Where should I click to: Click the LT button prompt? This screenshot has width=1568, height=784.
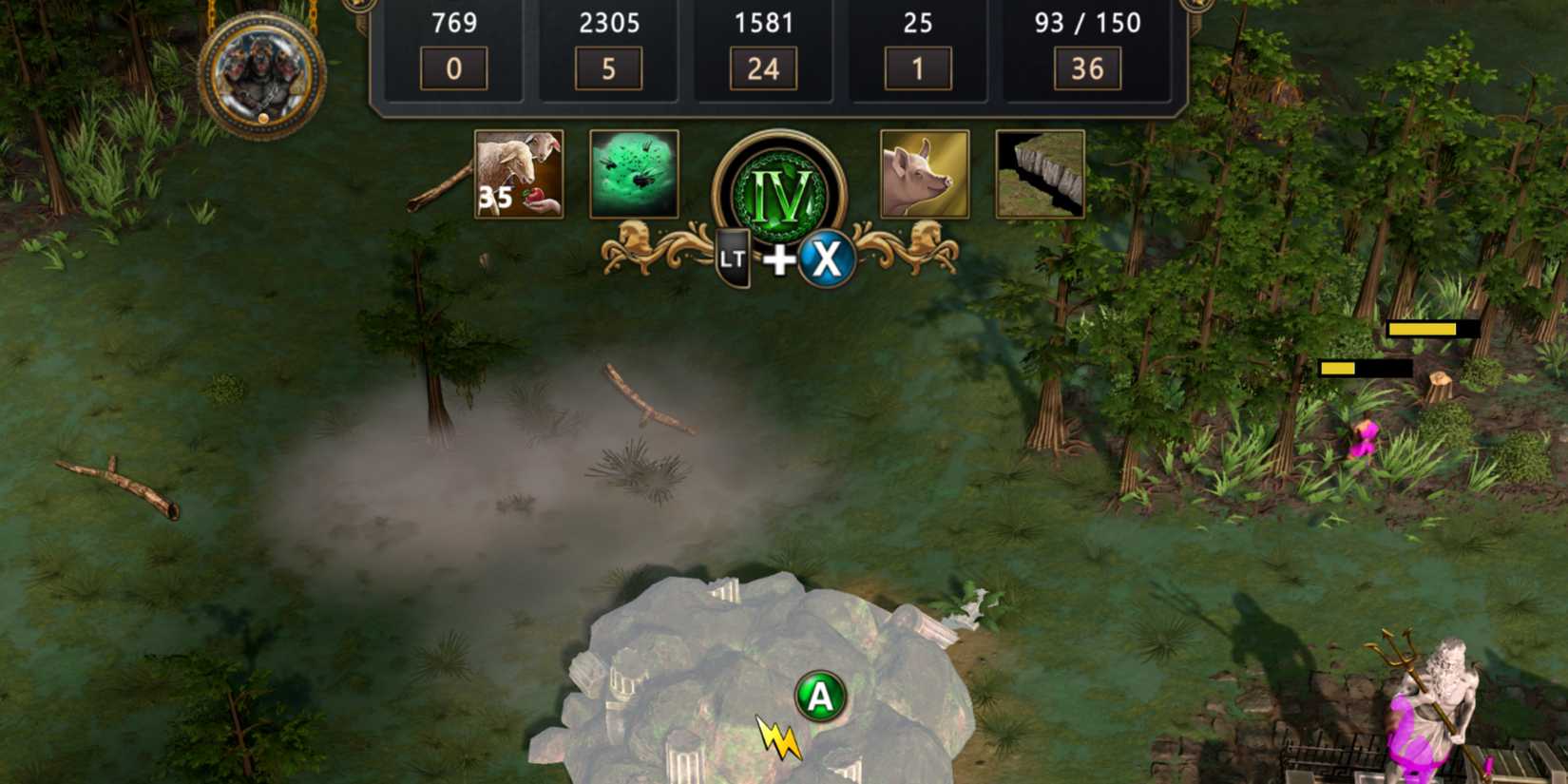(x=733, y=258)
